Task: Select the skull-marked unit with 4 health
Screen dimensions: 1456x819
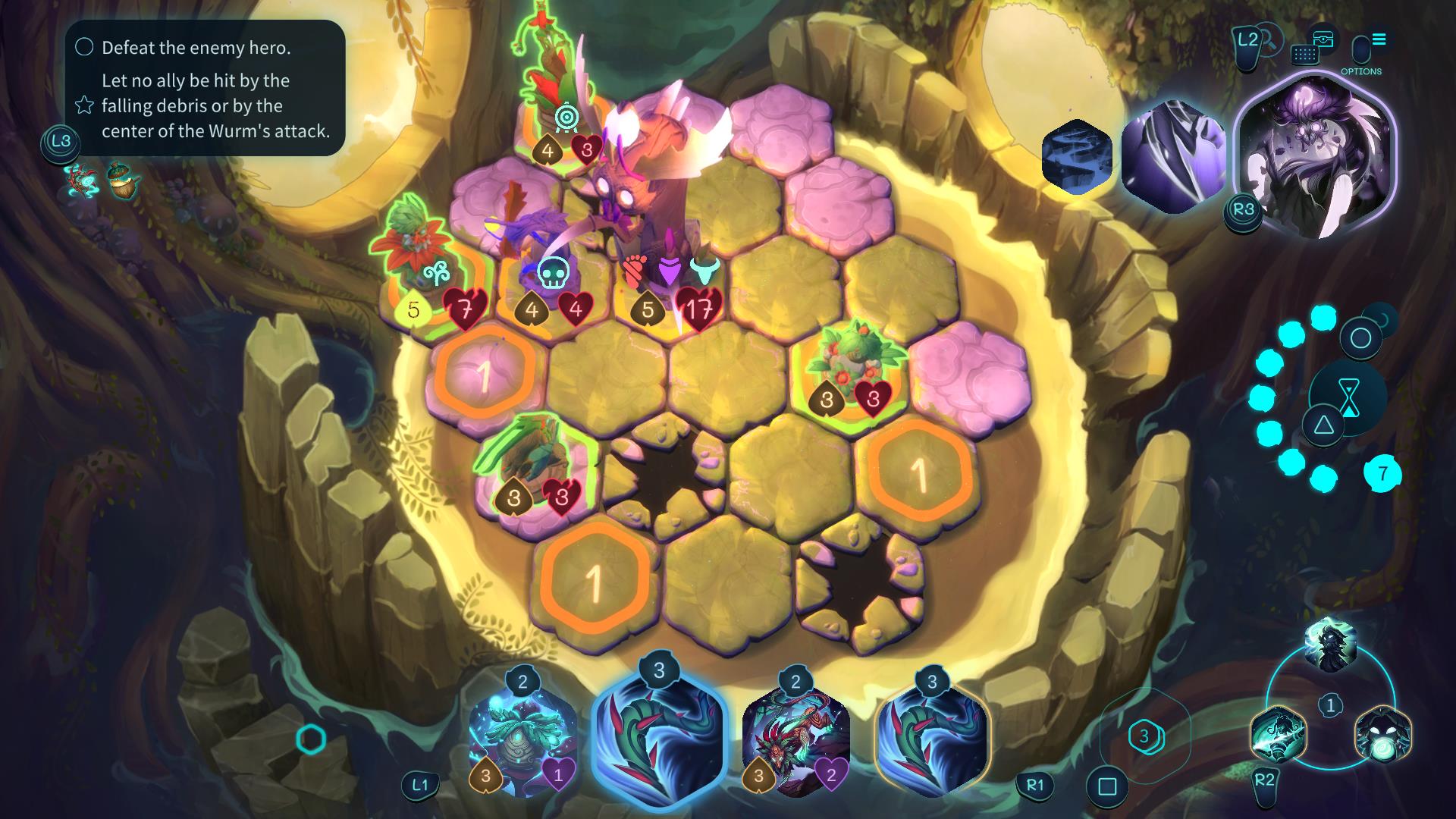Action: (x=550, y=258)
